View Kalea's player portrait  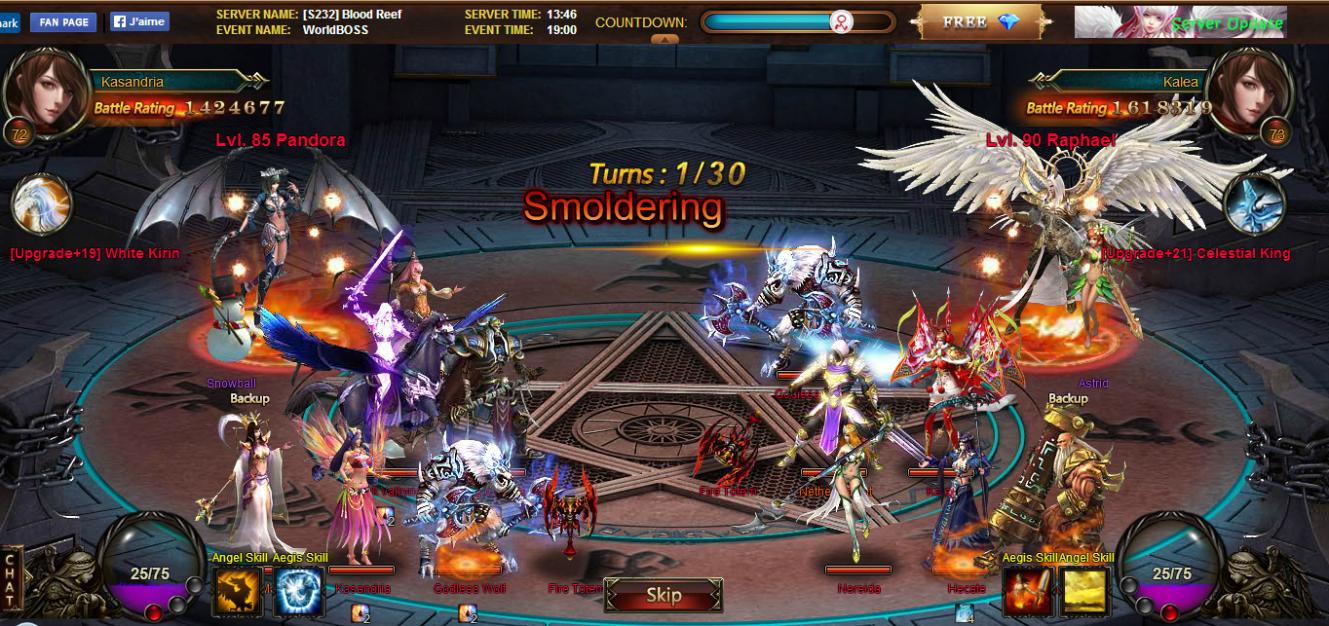tap(1248, 90)
